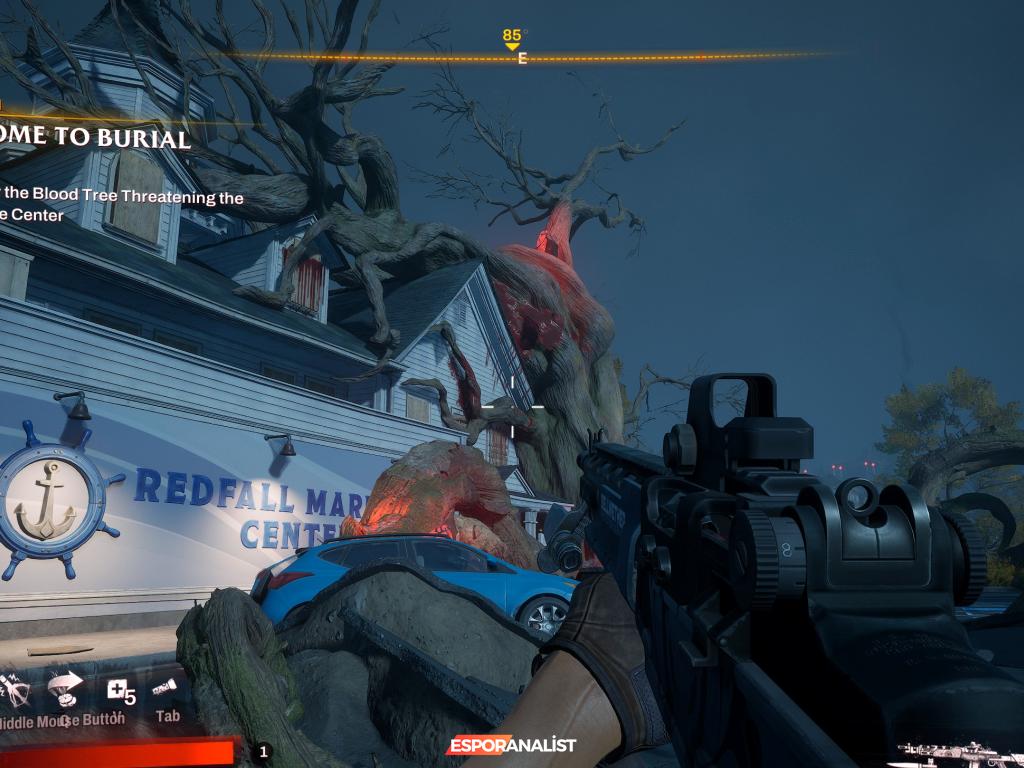
Task: Use the medkit icon with count 5
Action: pos(119,690)
